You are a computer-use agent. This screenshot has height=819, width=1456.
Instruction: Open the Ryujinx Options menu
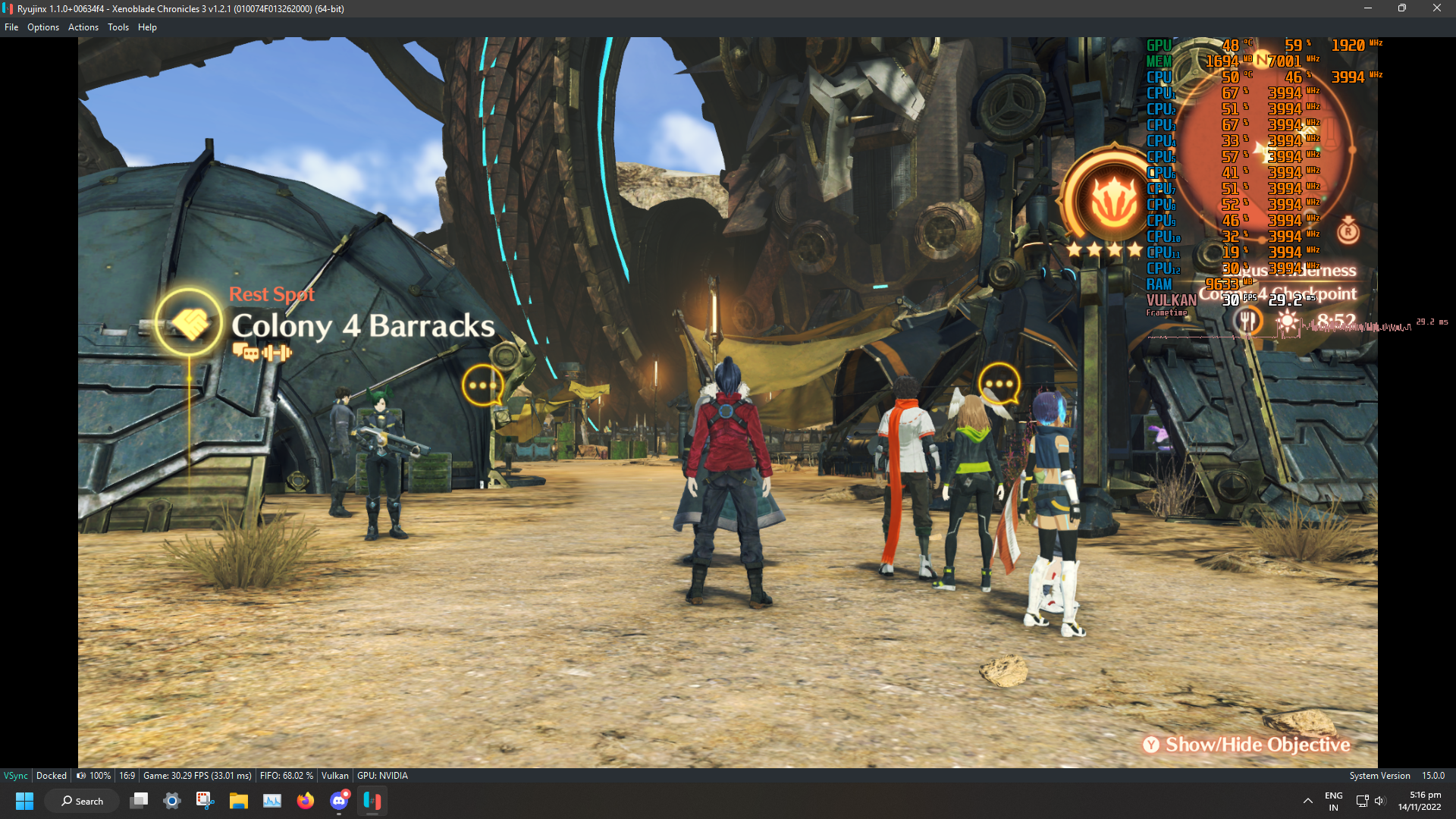[43, 27]
